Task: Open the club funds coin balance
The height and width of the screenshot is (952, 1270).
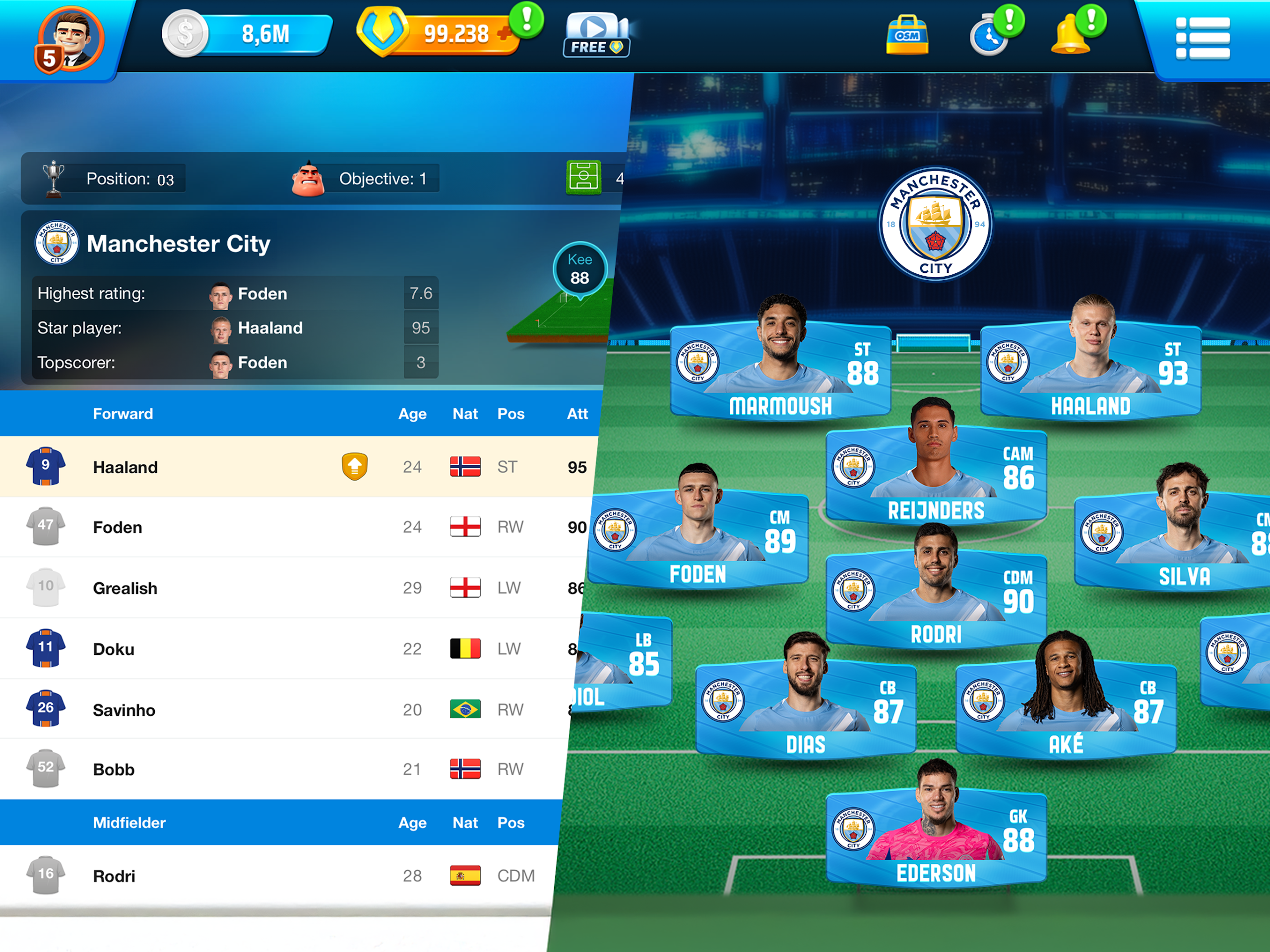Action: click(247, 34)
